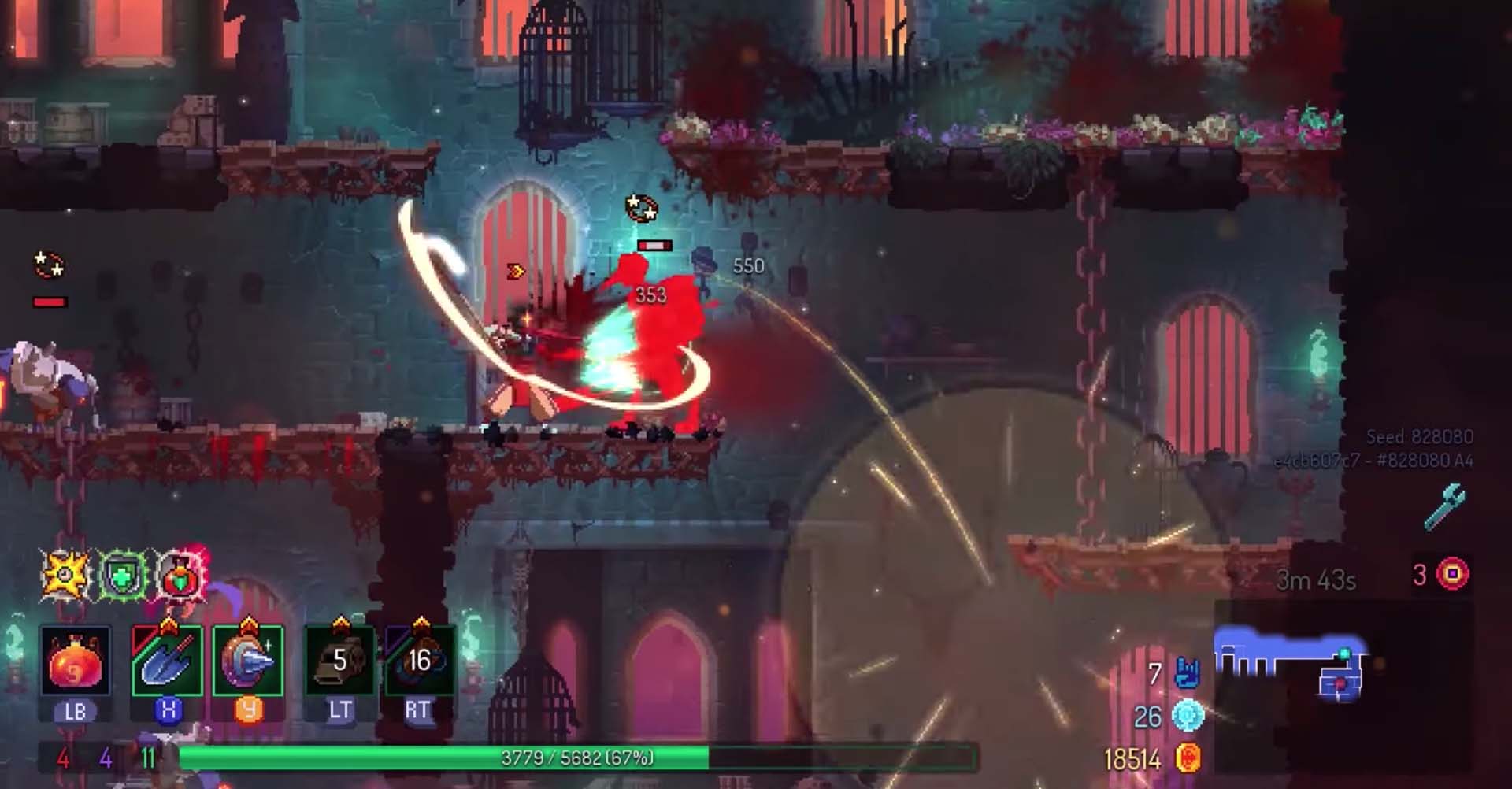This screenshot has width=1512, height=789.
Task: Use the red health flask slot
Action: (76, 661)
